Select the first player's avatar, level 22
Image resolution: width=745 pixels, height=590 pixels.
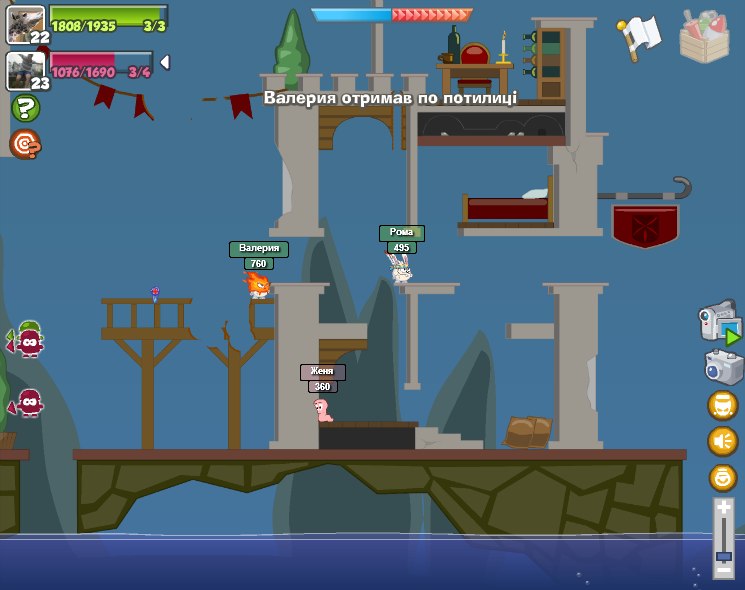(24, 22)
